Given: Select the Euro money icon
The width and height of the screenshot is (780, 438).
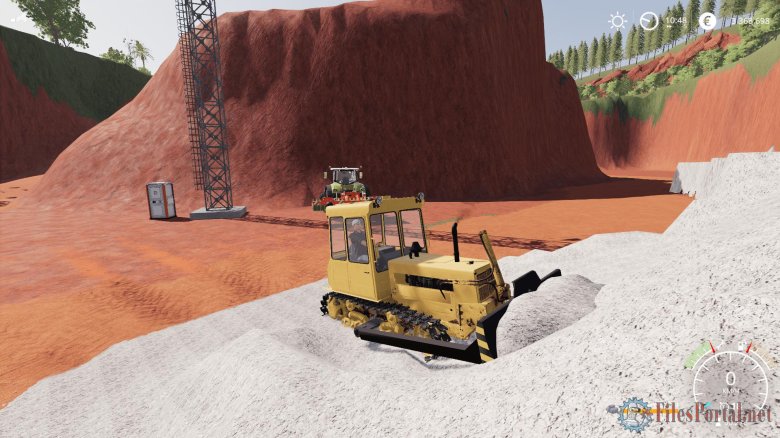Looking at the screenshot, I should (707, 20).
